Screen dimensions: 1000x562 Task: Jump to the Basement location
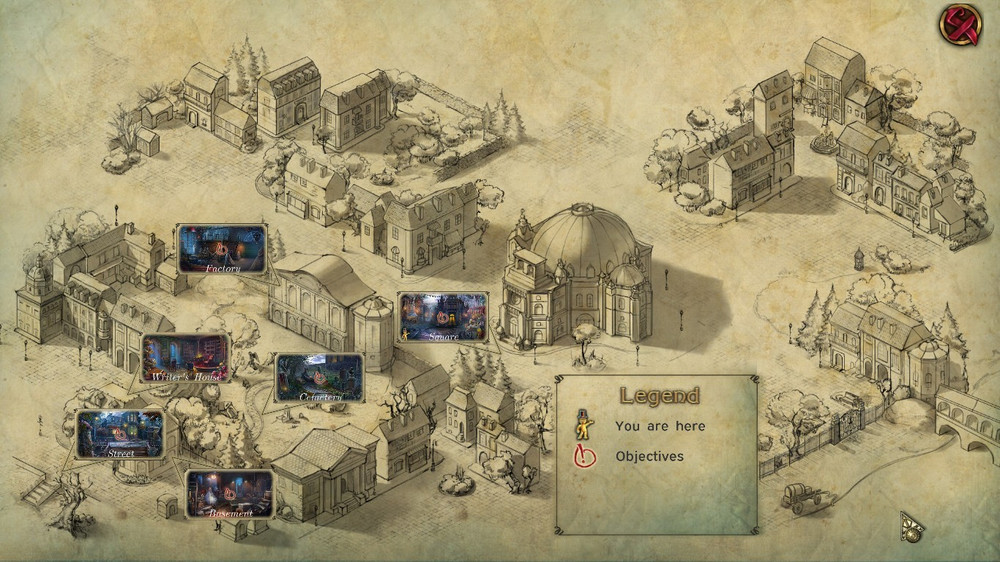pos(229,493)
